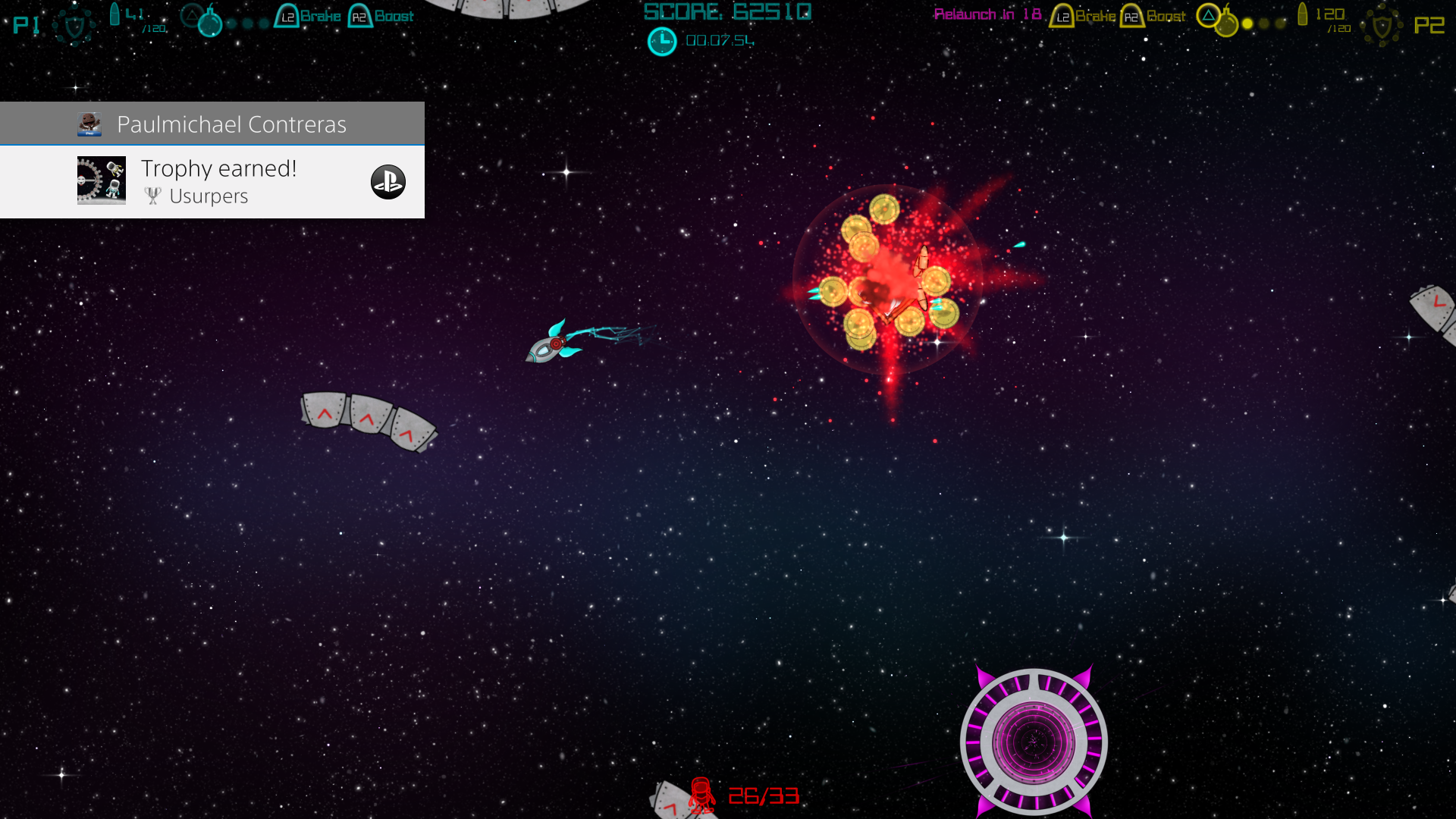Click the P1 bullet ammo icon
The width and height of the screenshot is (1456, 819).
click(115, 14)
